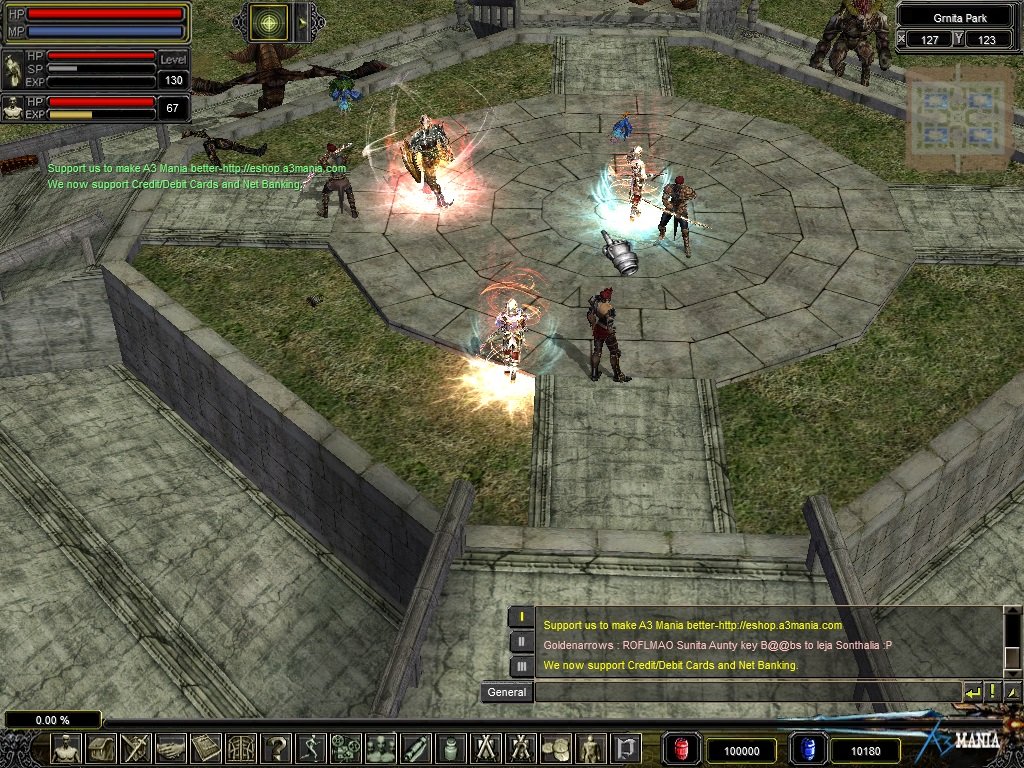Use the red HP potion slot
The width and height of the screenshot is (1024, 768).
click(x=682, y=749)
